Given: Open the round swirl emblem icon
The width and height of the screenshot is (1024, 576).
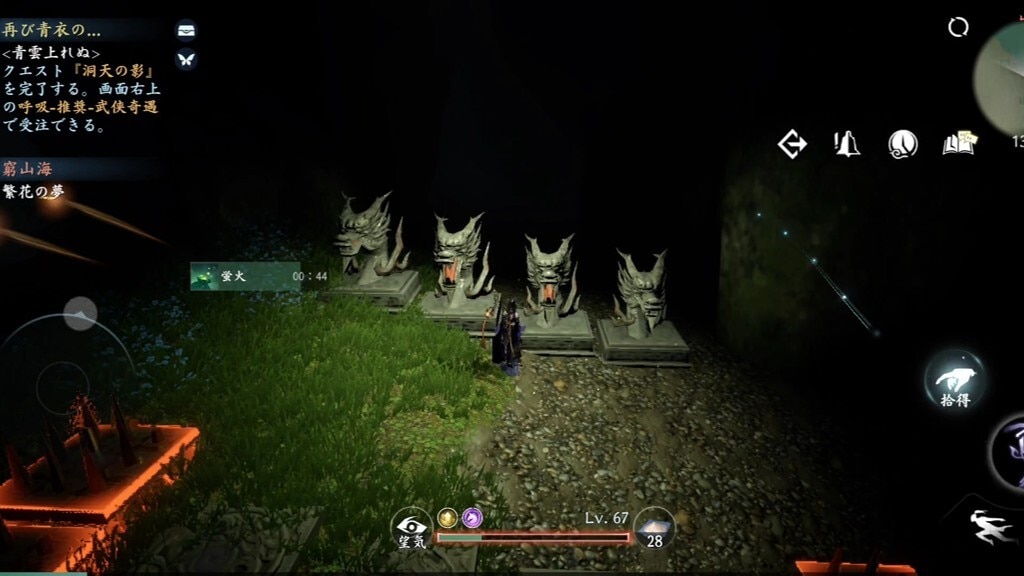Looking at the screenshot, I should click(x=903, y=145).
